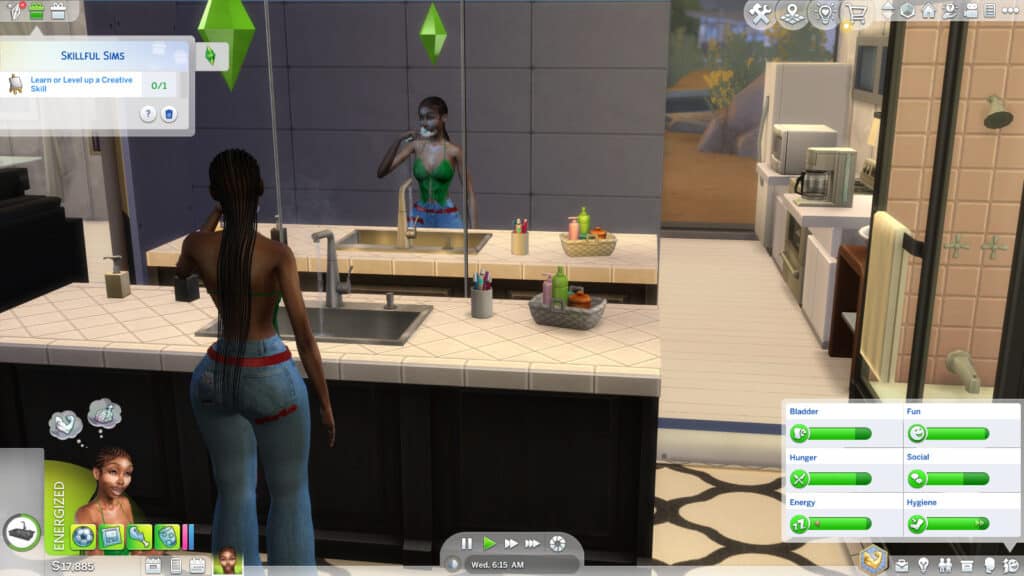Select the active Sim's portrait thumbnail

(x=228, y=561)
